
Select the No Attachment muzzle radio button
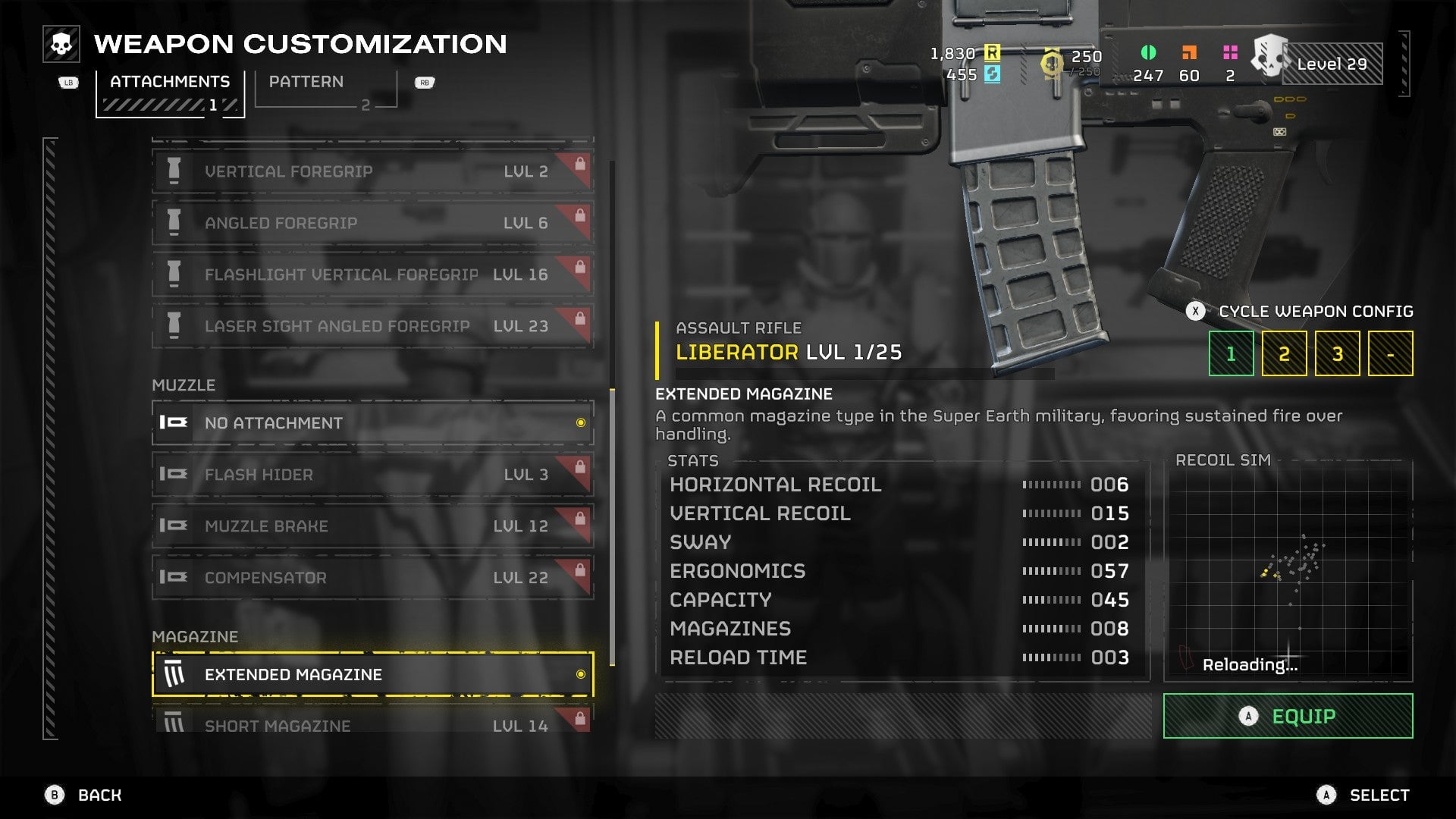click(x=582, y=423)
